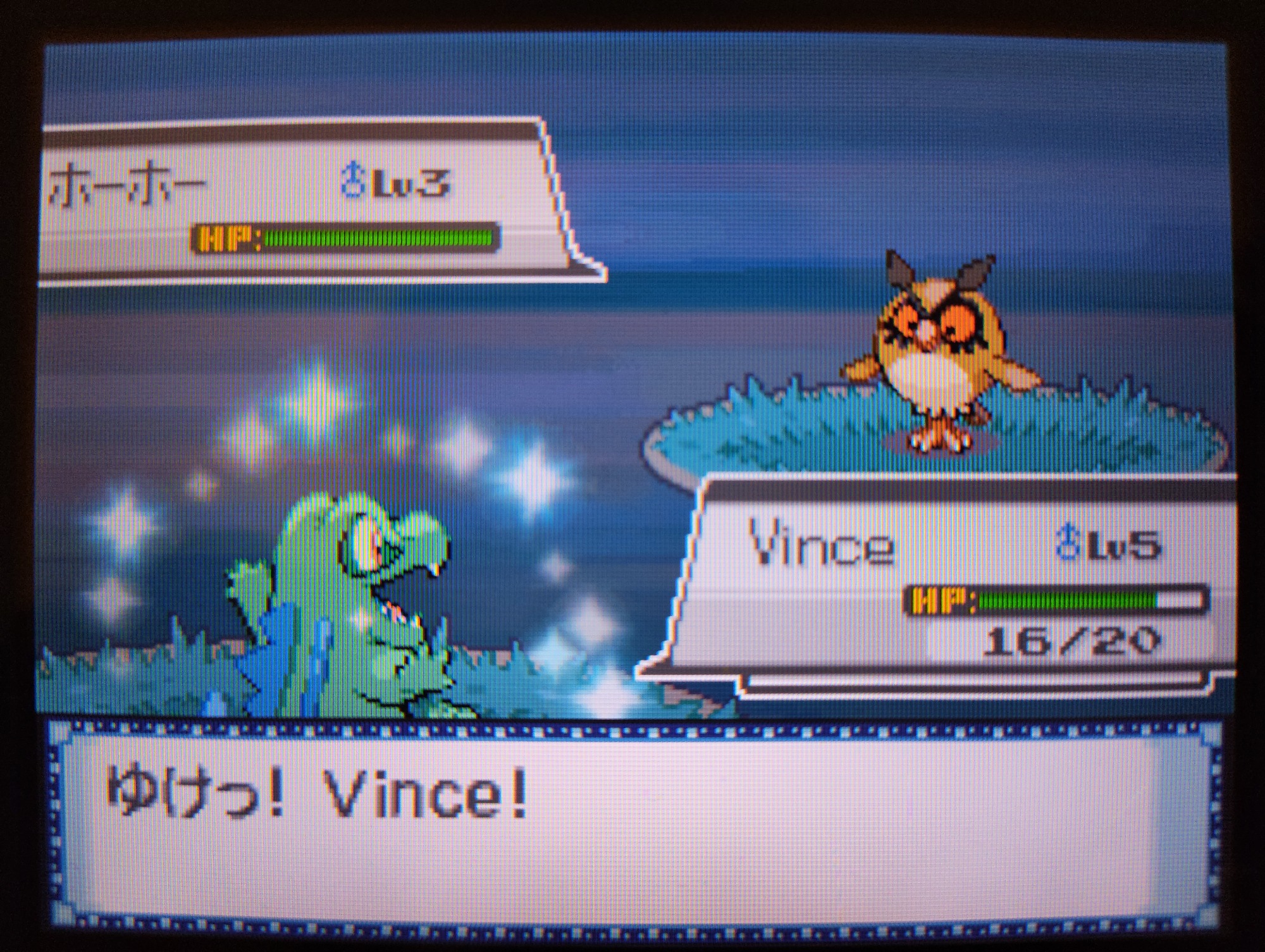Image resolution: width=1265 pixels, height=952 pixels.
Task: Advance the "ゆけっ! Vince!" message box
Action: point(632,822)
